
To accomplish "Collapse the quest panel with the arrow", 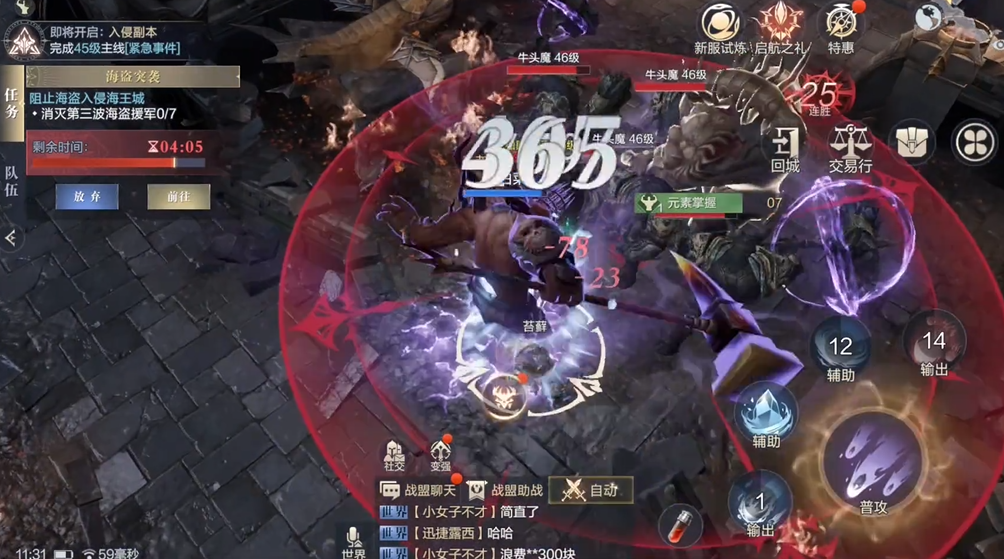I will click(10, 238).
